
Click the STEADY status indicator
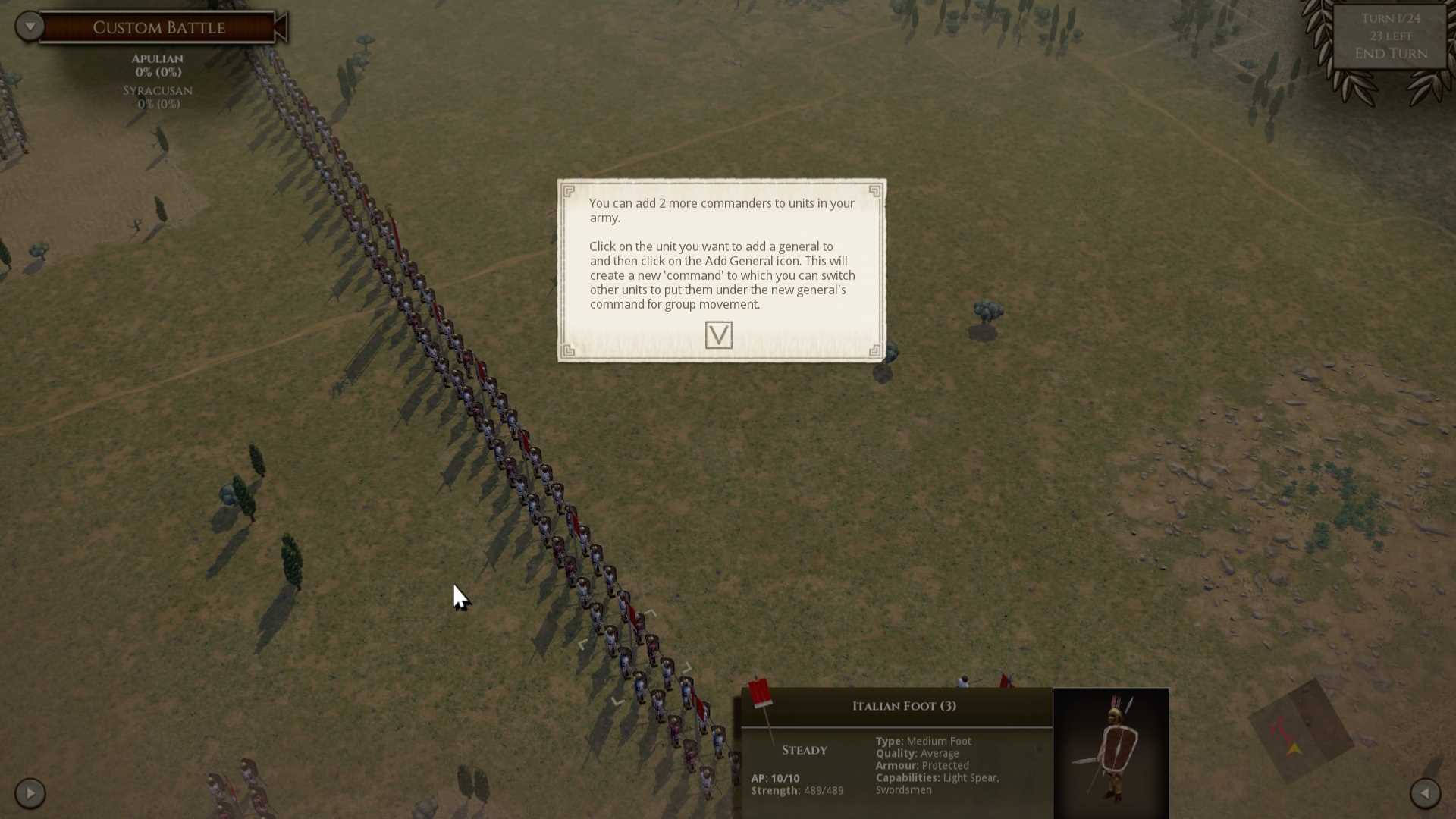804,749
